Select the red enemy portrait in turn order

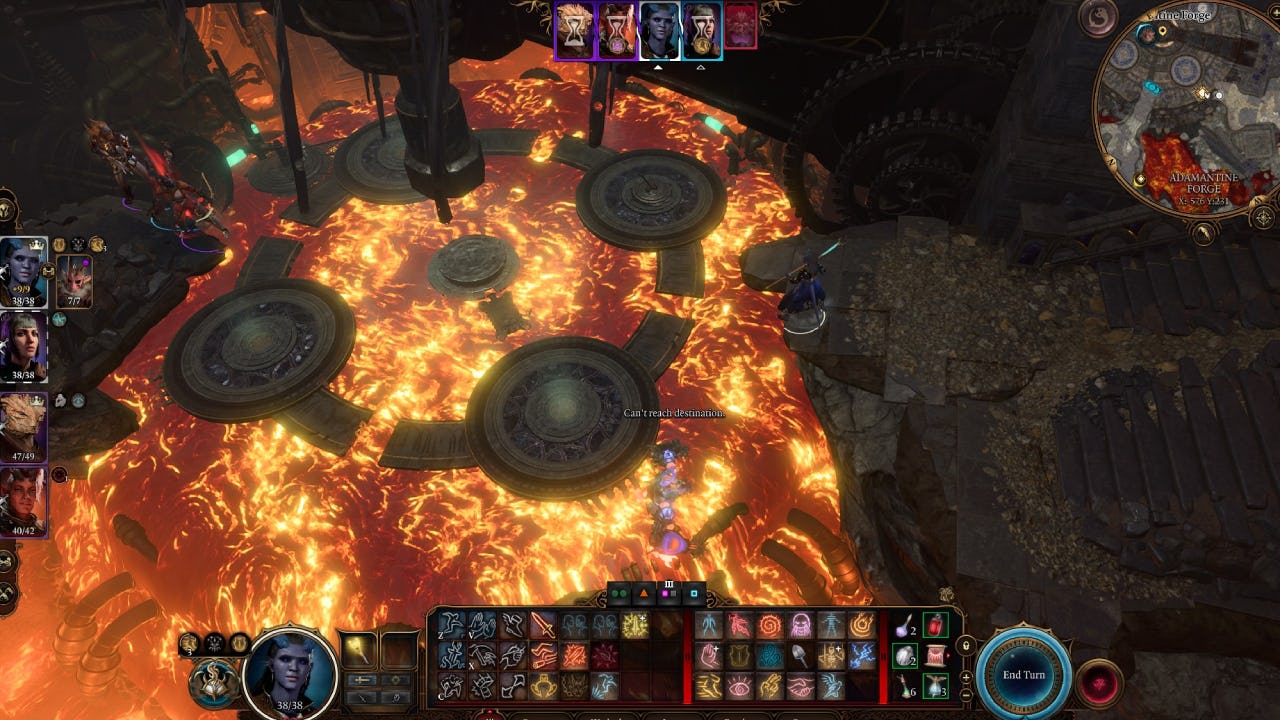(x=740, y=26)
